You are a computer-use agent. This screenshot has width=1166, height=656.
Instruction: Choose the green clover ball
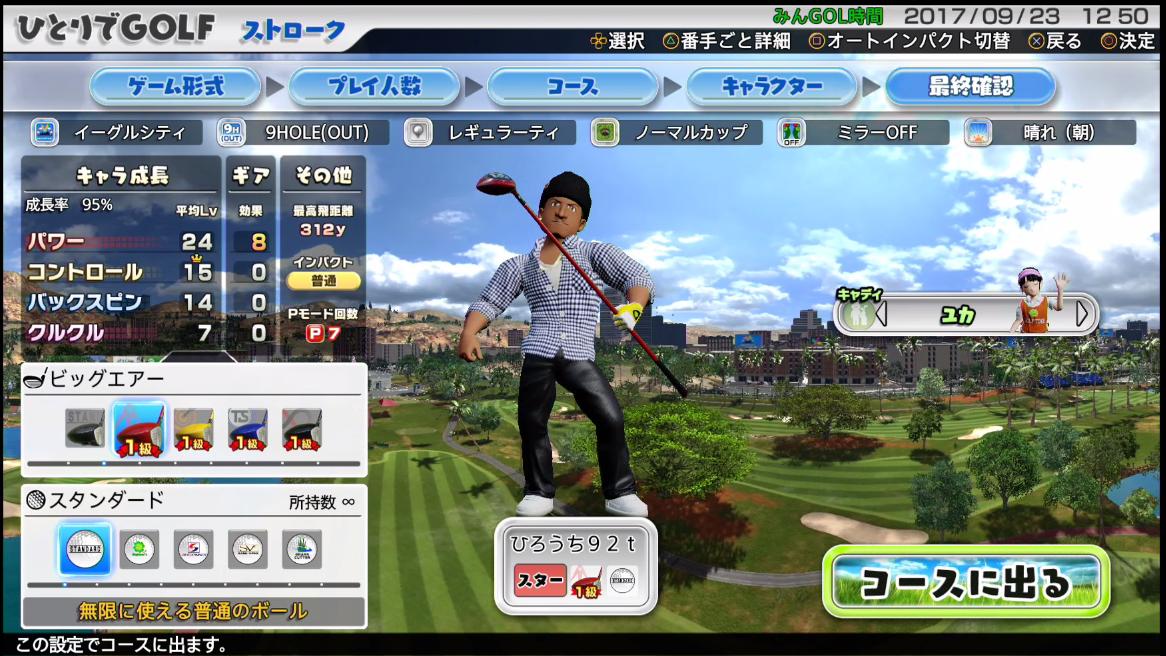(x=139, y=549)
